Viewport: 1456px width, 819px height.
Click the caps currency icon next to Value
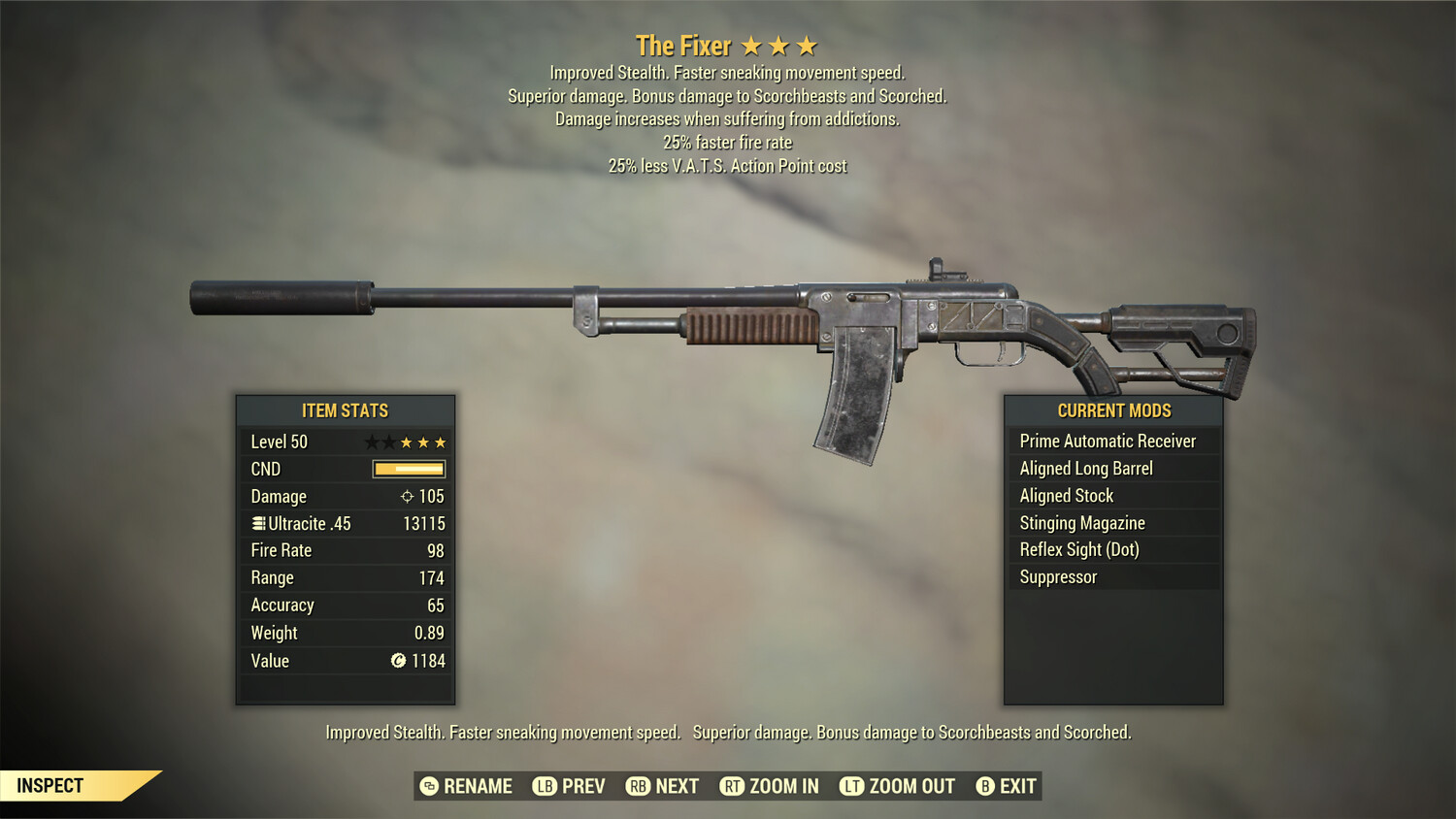(397, 661)
